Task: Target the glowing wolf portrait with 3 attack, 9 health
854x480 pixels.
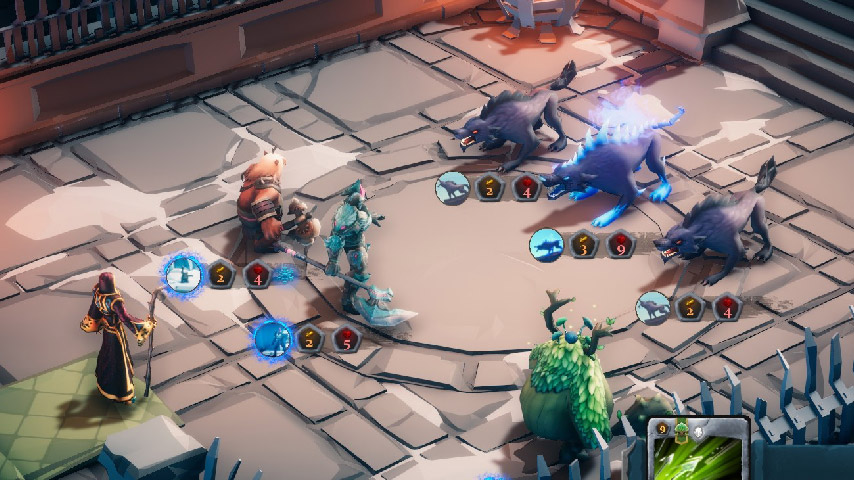Action: point(546,244)
